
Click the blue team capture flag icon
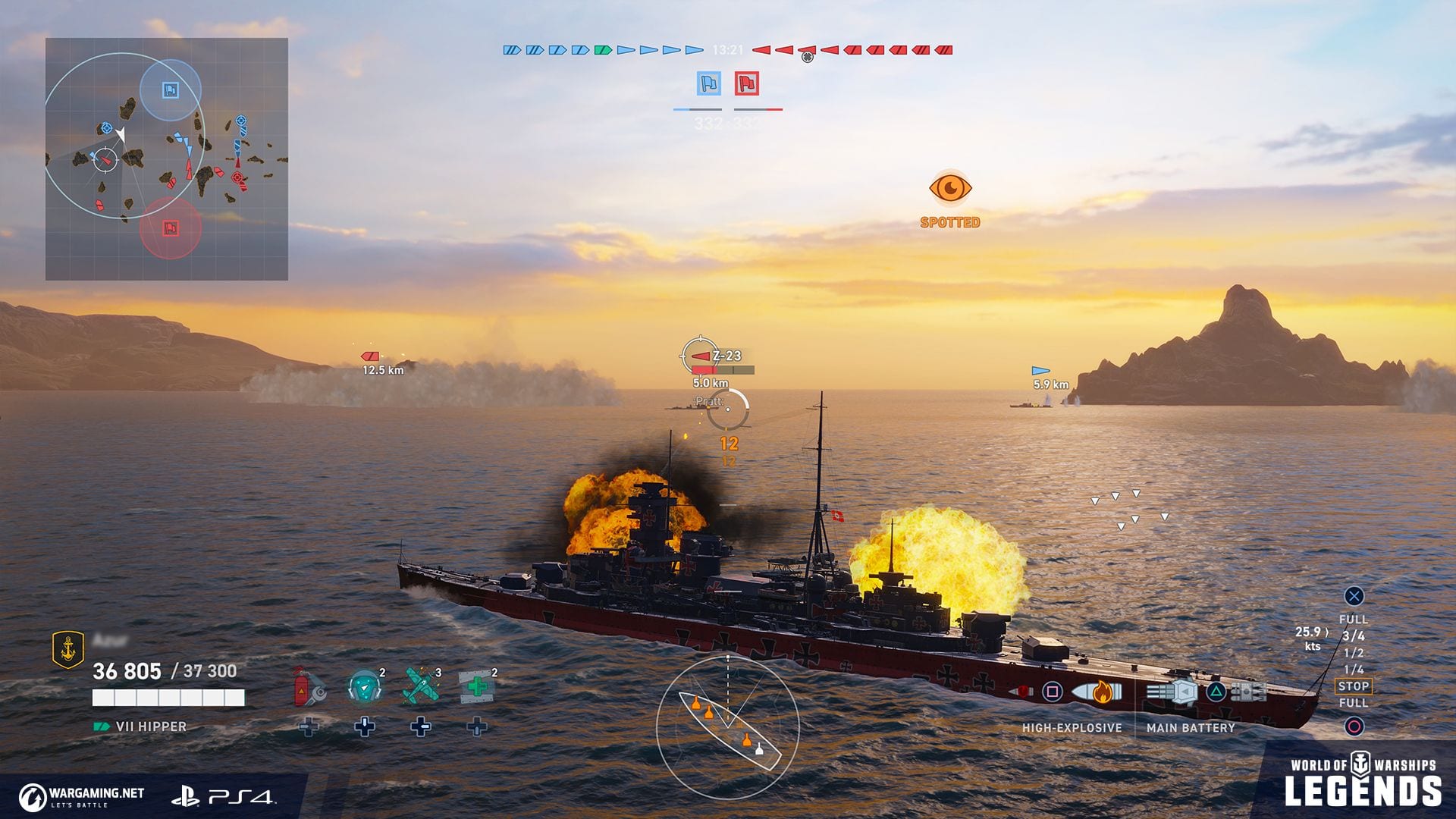coord(709,83)
